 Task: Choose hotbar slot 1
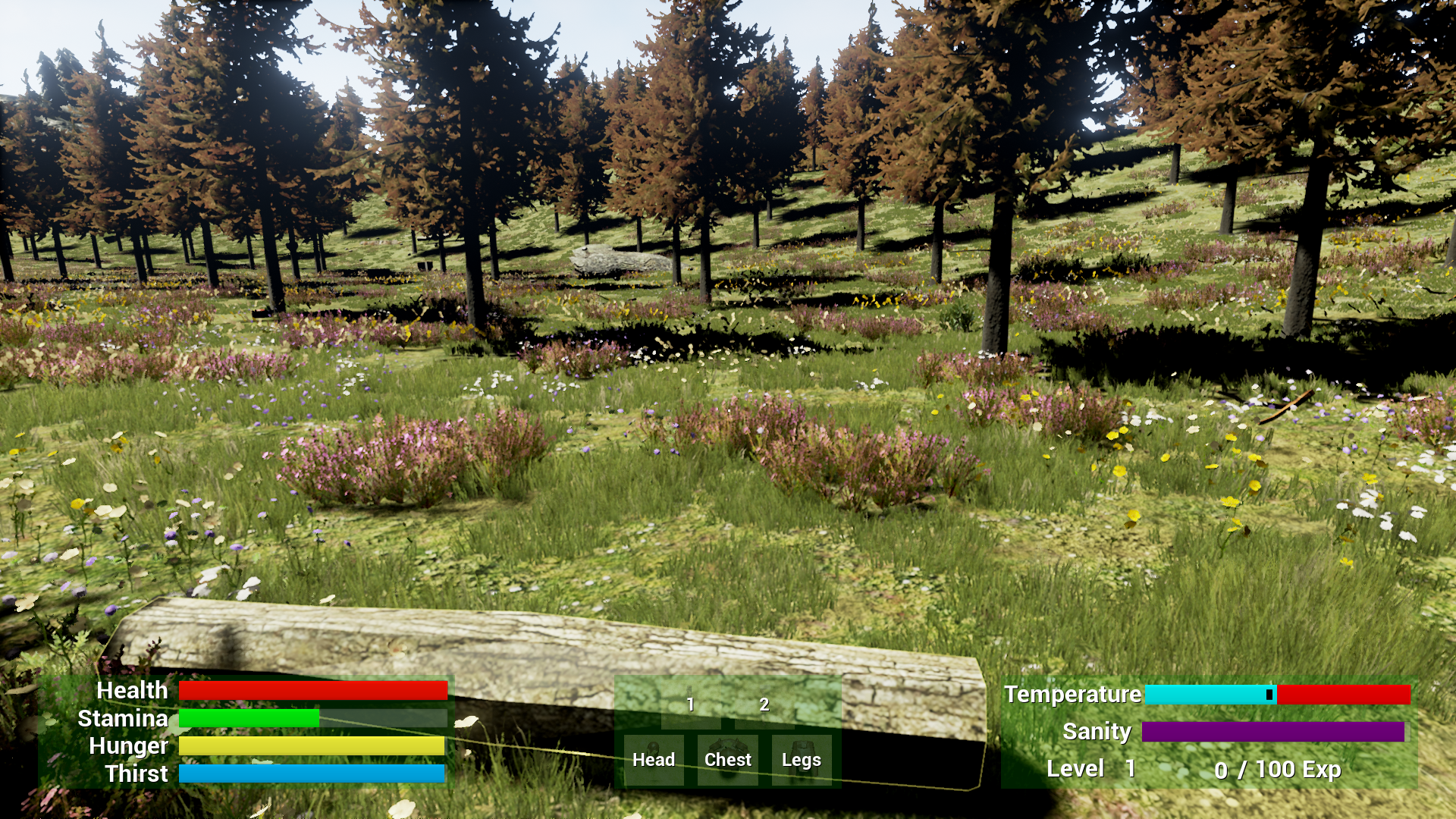690,705
